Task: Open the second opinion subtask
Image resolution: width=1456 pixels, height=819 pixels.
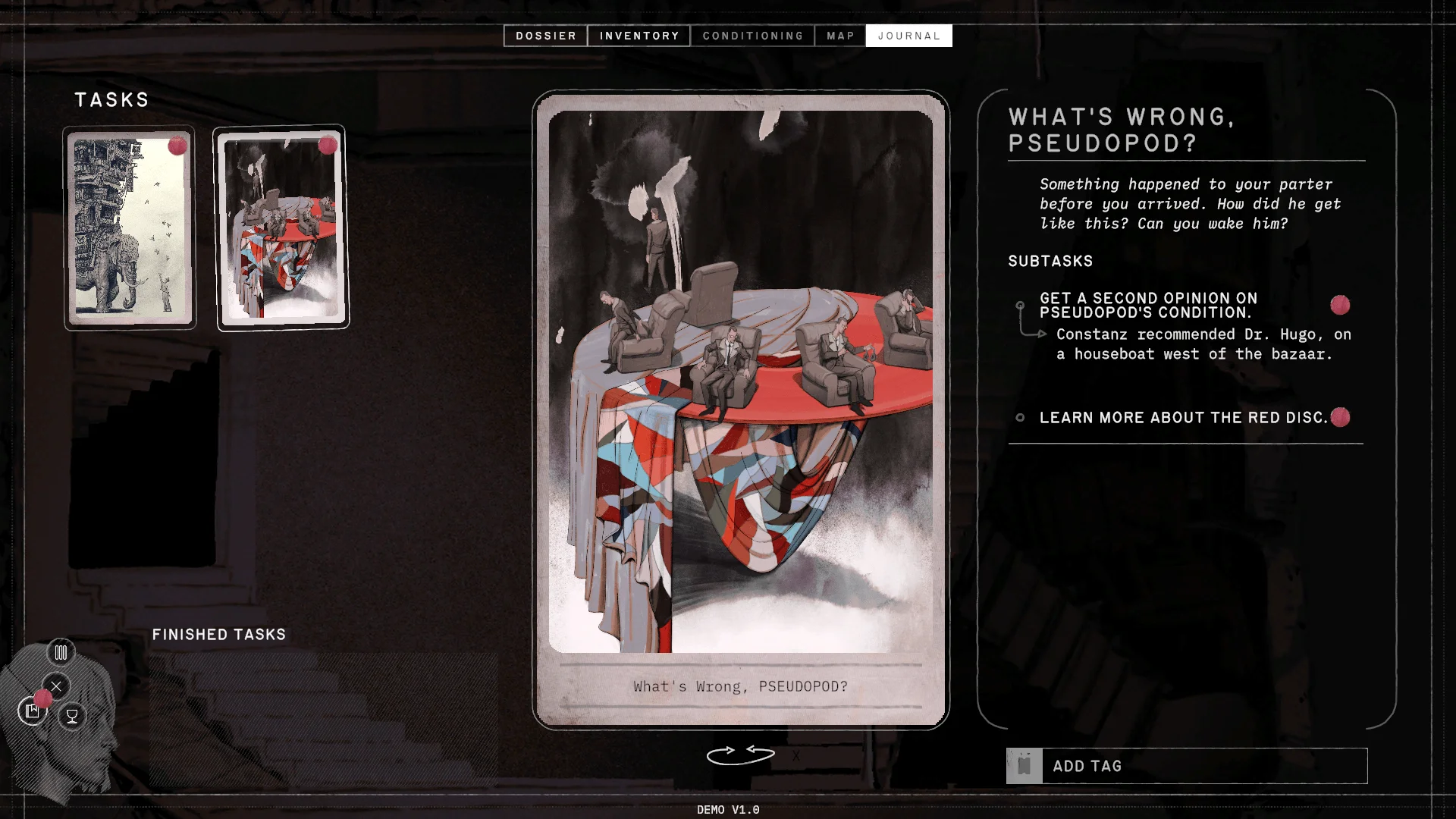Action: coord(1148,306)
